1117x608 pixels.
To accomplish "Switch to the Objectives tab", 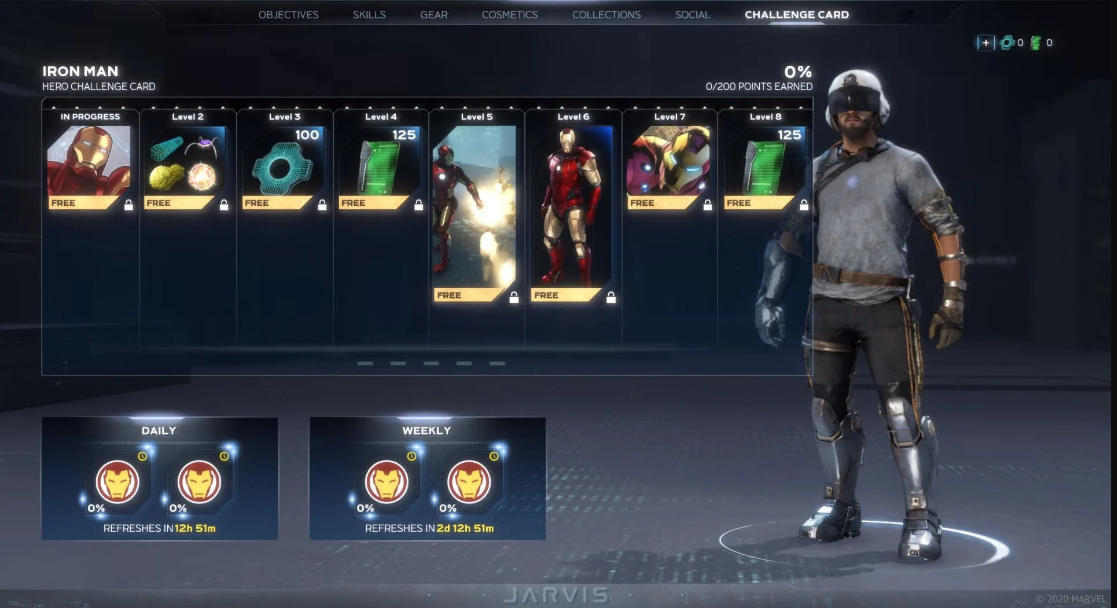I will pos(288,15).
